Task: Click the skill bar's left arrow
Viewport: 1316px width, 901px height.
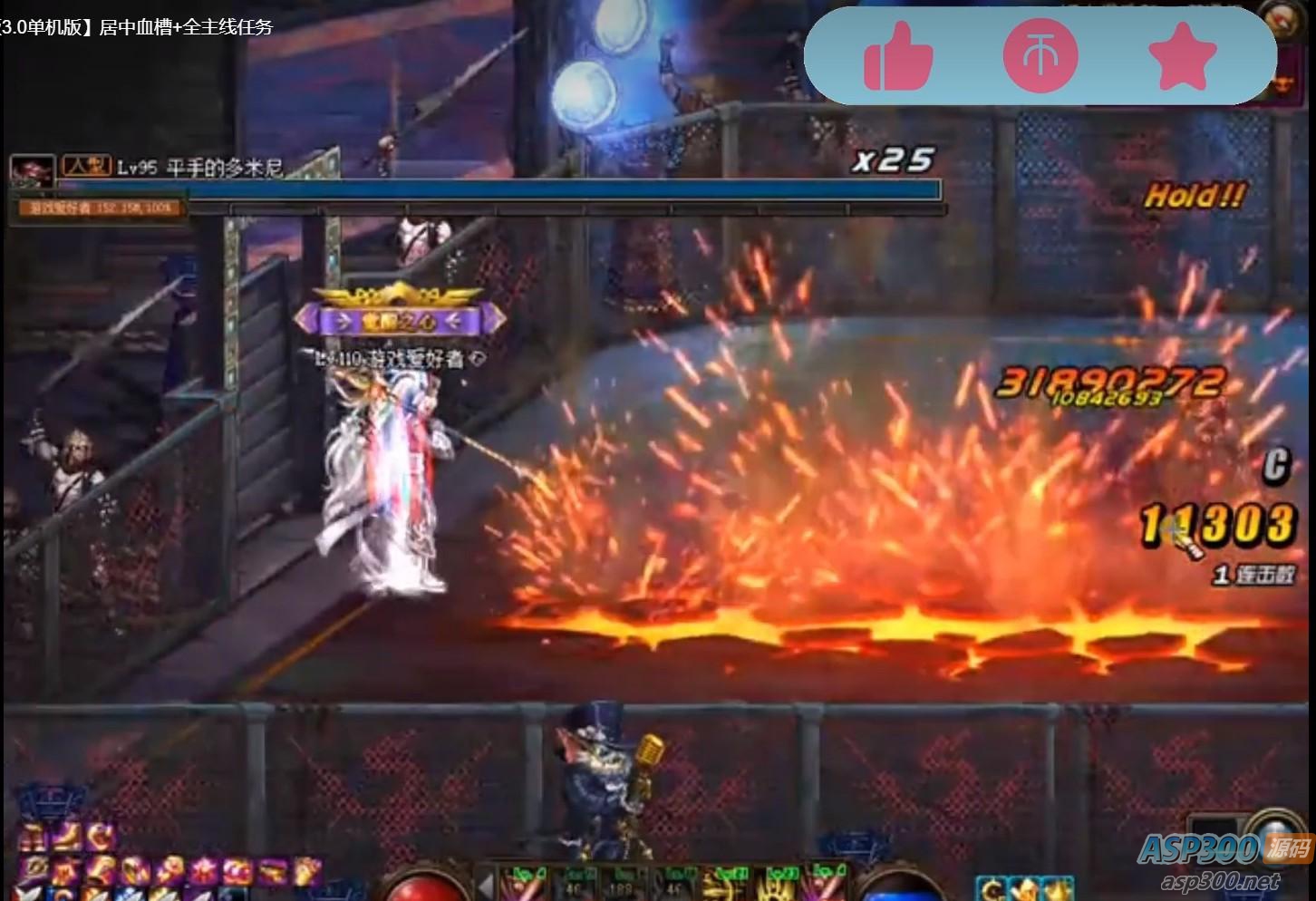Action: pyautogui.click(x=487, y=884)
